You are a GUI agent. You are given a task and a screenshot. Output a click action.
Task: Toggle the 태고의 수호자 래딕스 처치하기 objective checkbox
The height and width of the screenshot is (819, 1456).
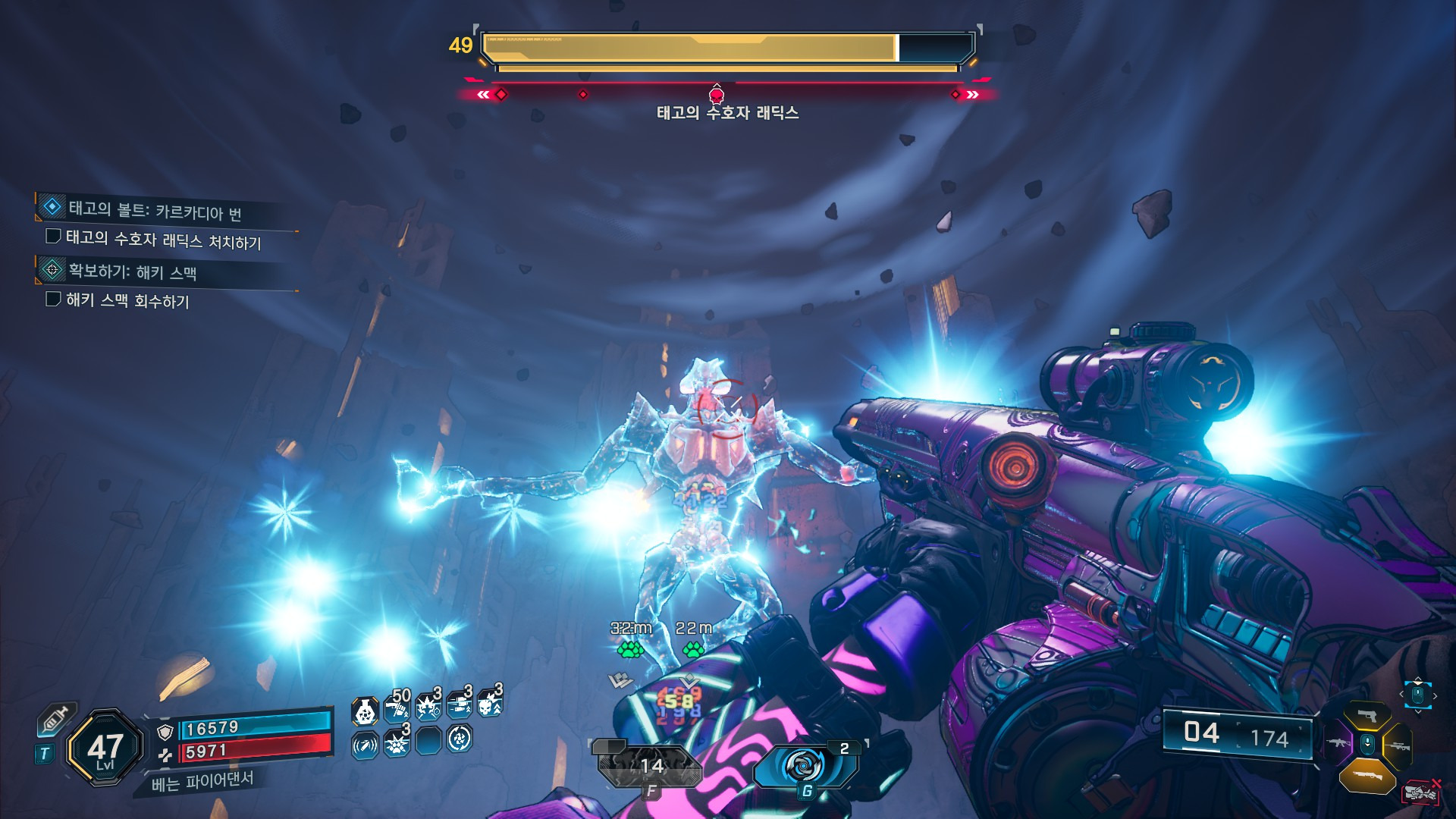[53, 237]
